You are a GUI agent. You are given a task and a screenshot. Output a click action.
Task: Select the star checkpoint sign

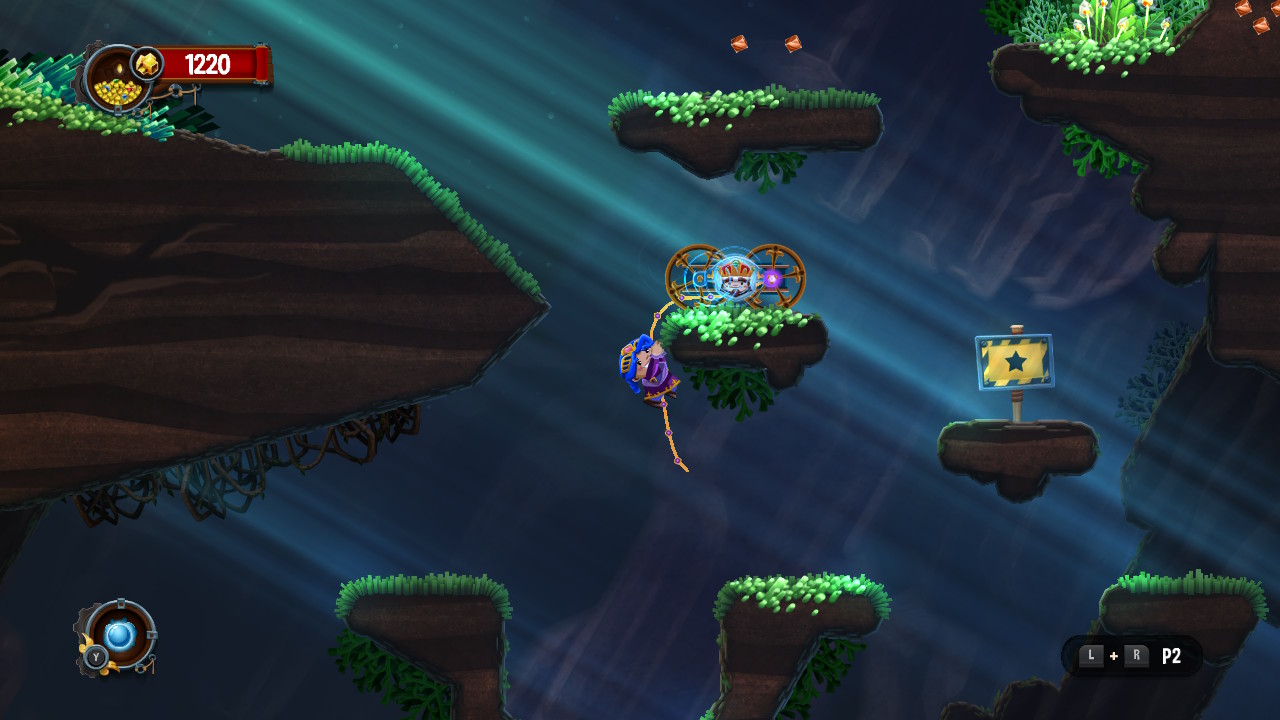1013,363
